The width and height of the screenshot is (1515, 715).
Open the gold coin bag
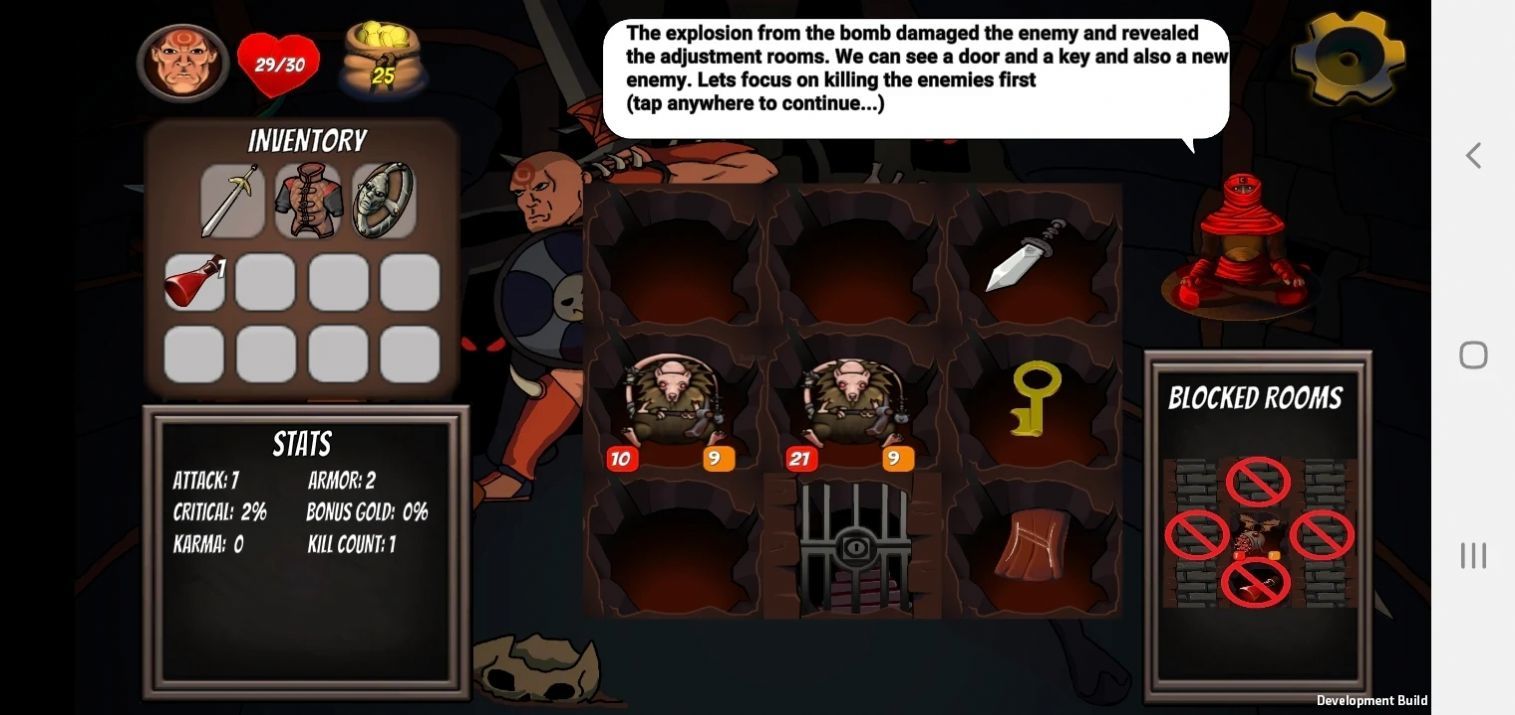point(382,62)
